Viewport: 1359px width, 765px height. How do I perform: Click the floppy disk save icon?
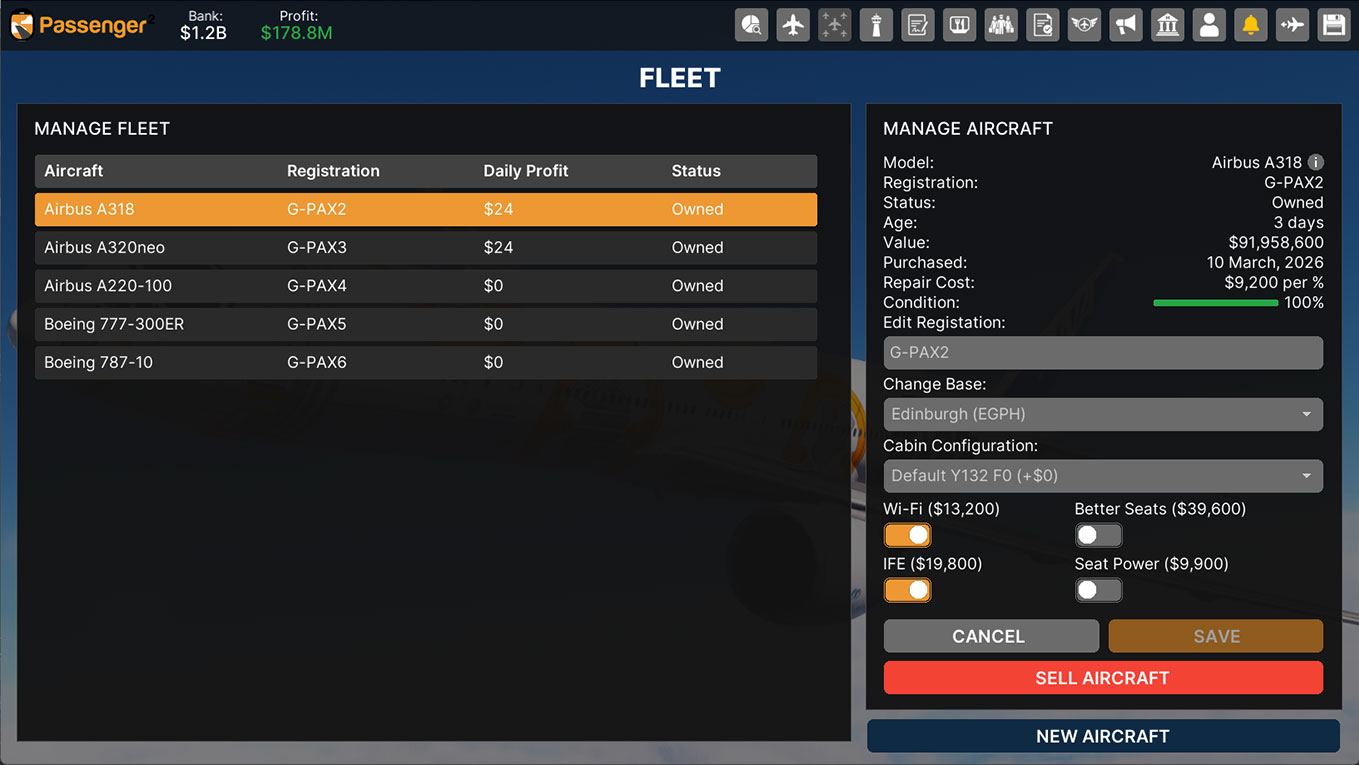[x=1334, y=25]
